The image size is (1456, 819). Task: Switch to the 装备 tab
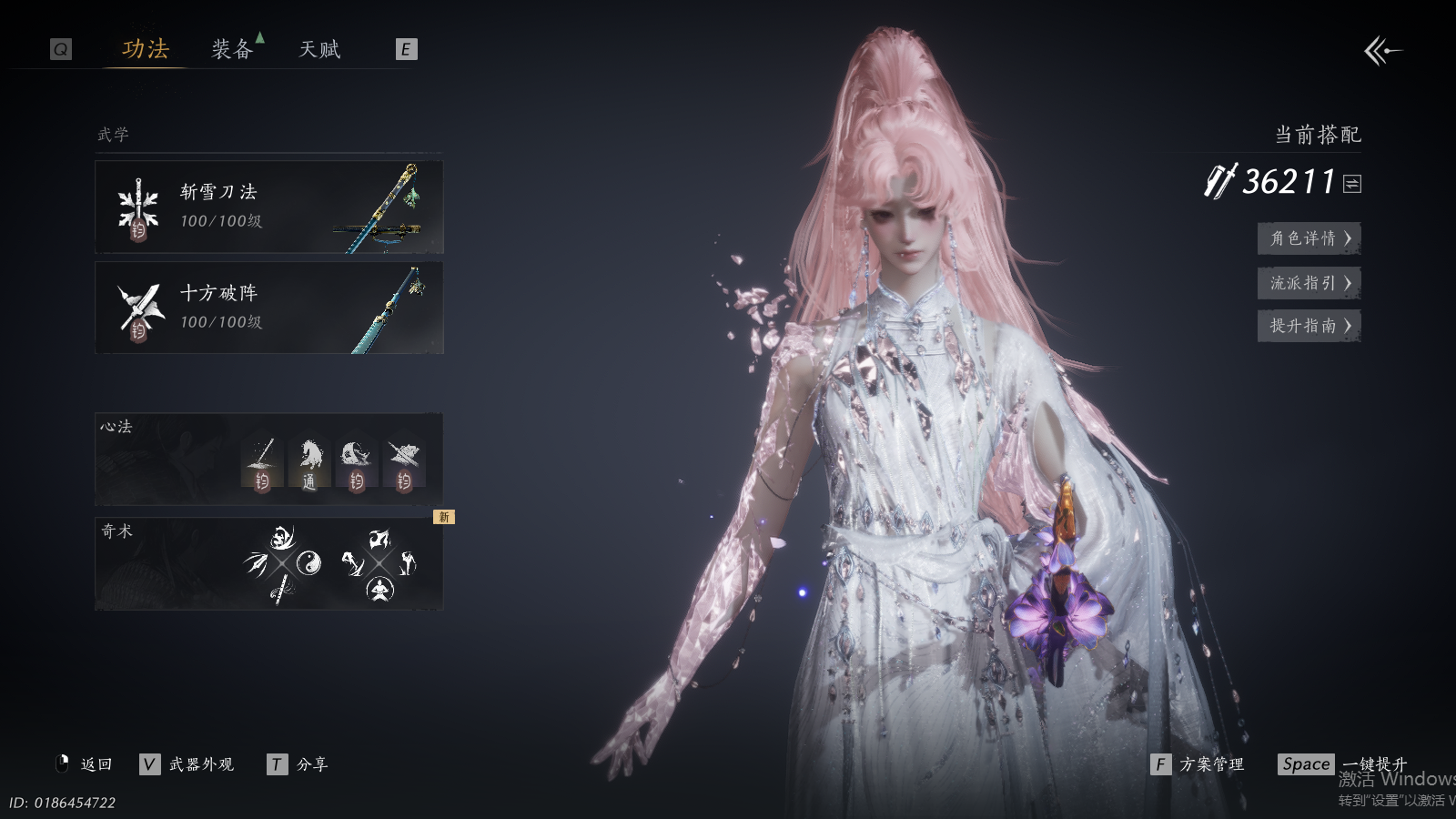(232, 49)
